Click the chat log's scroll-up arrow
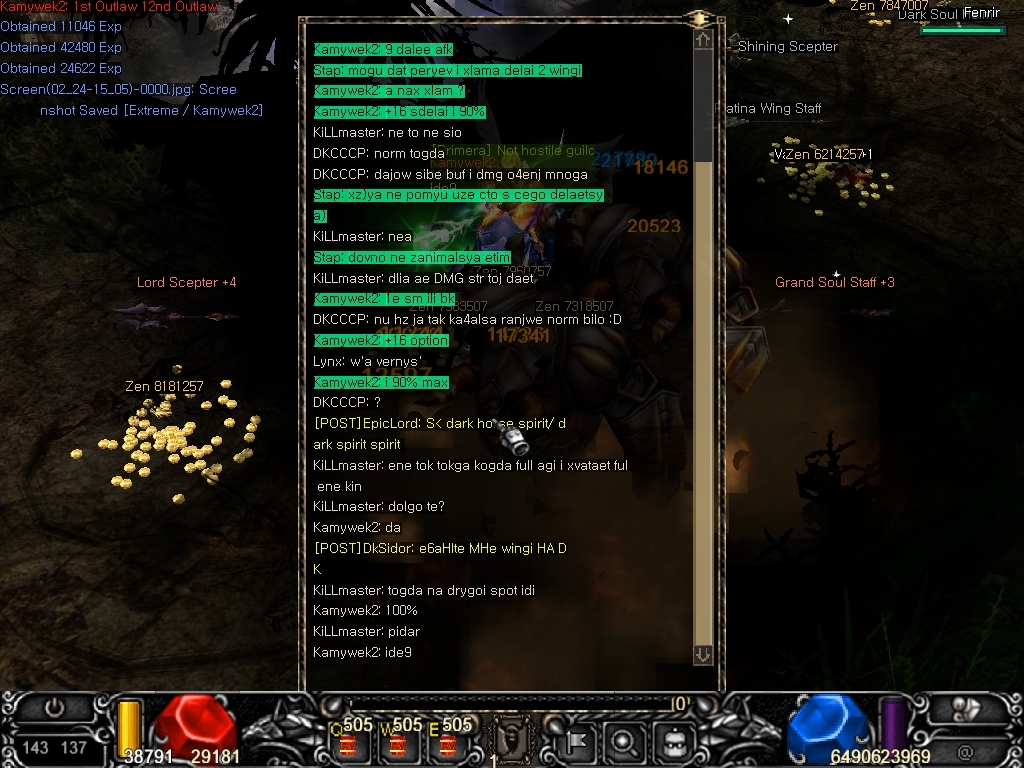This screenshot has height=768, width=1024. coord(703,40)
